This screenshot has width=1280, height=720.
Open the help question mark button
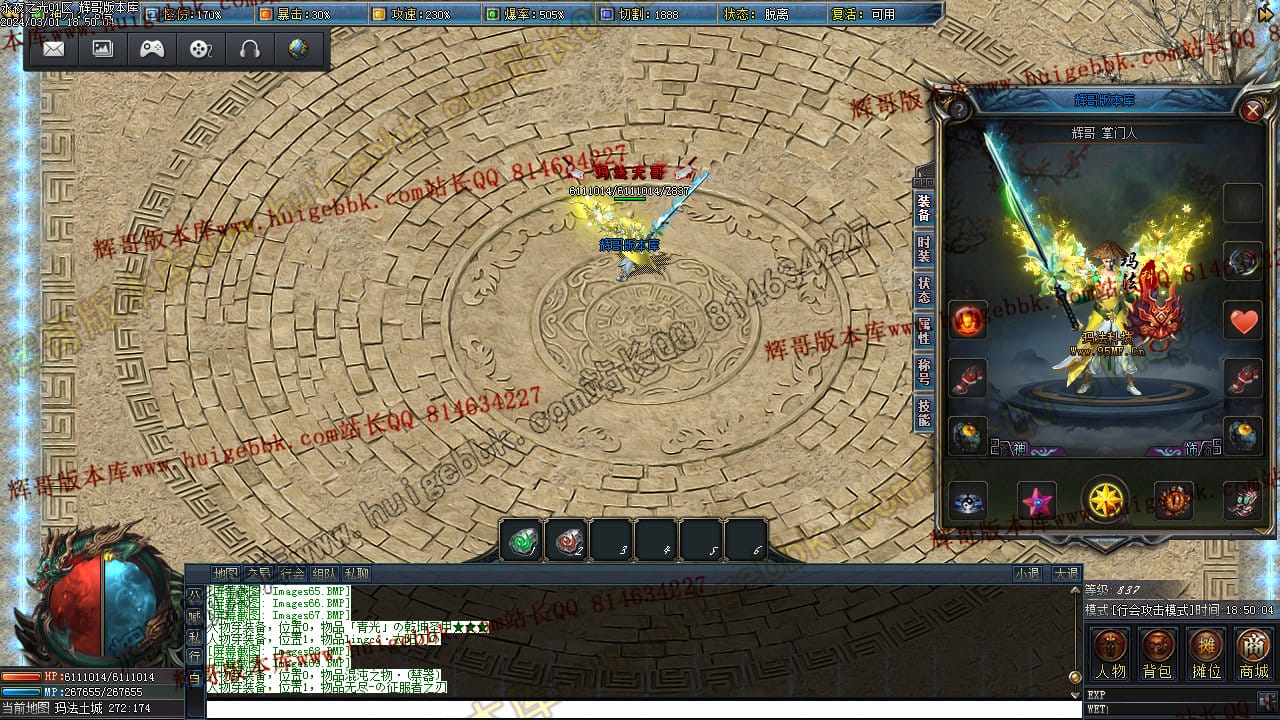(959, 110)
